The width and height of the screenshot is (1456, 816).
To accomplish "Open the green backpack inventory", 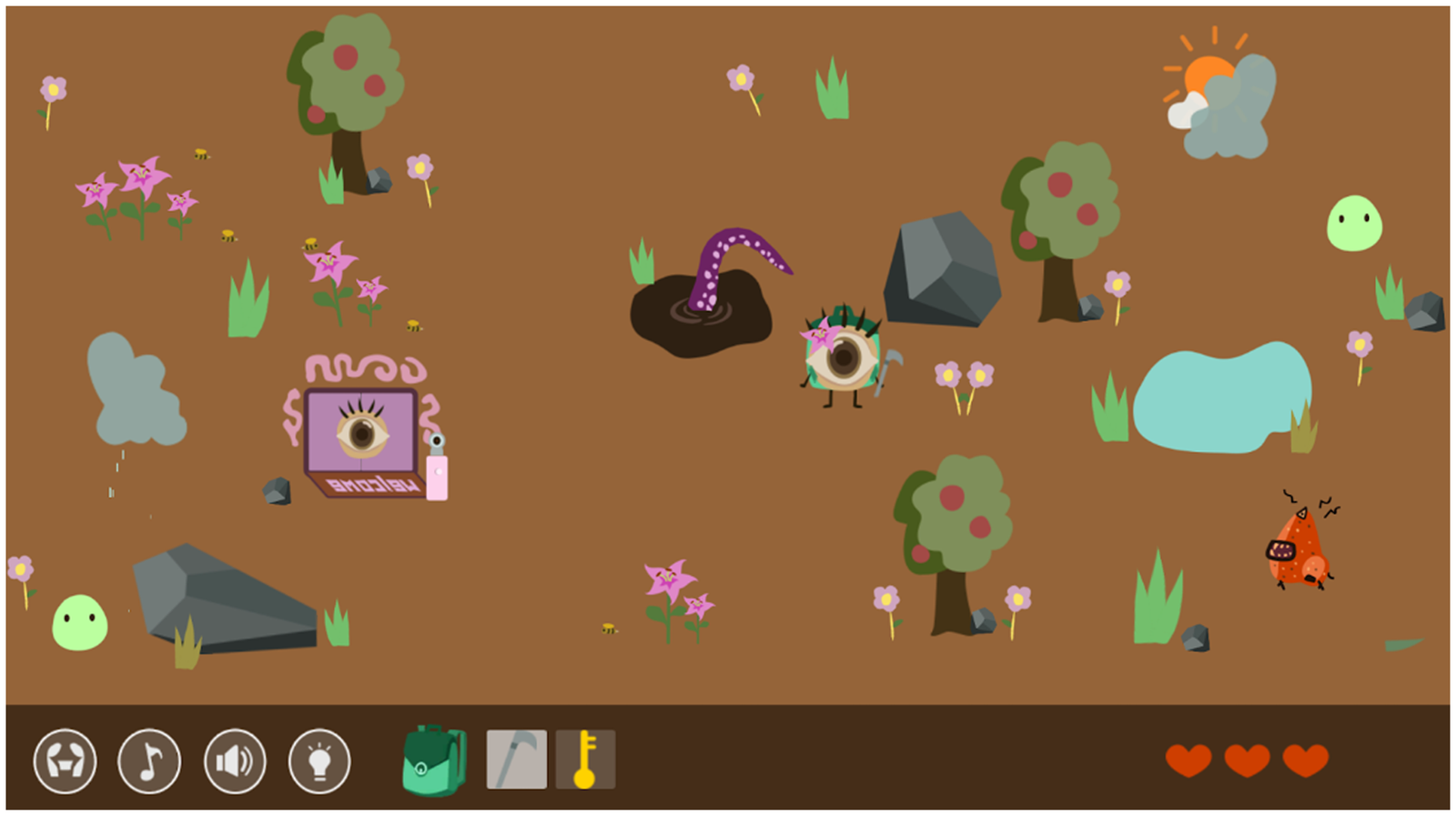I will click(434, 761).
